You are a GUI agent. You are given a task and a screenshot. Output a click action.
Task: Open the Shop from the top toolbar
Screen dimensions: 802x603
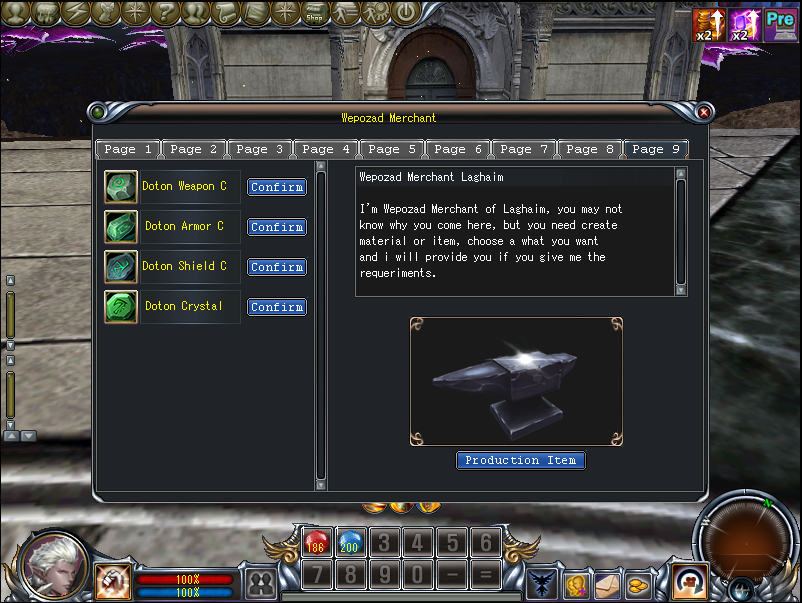coord(314,13)
